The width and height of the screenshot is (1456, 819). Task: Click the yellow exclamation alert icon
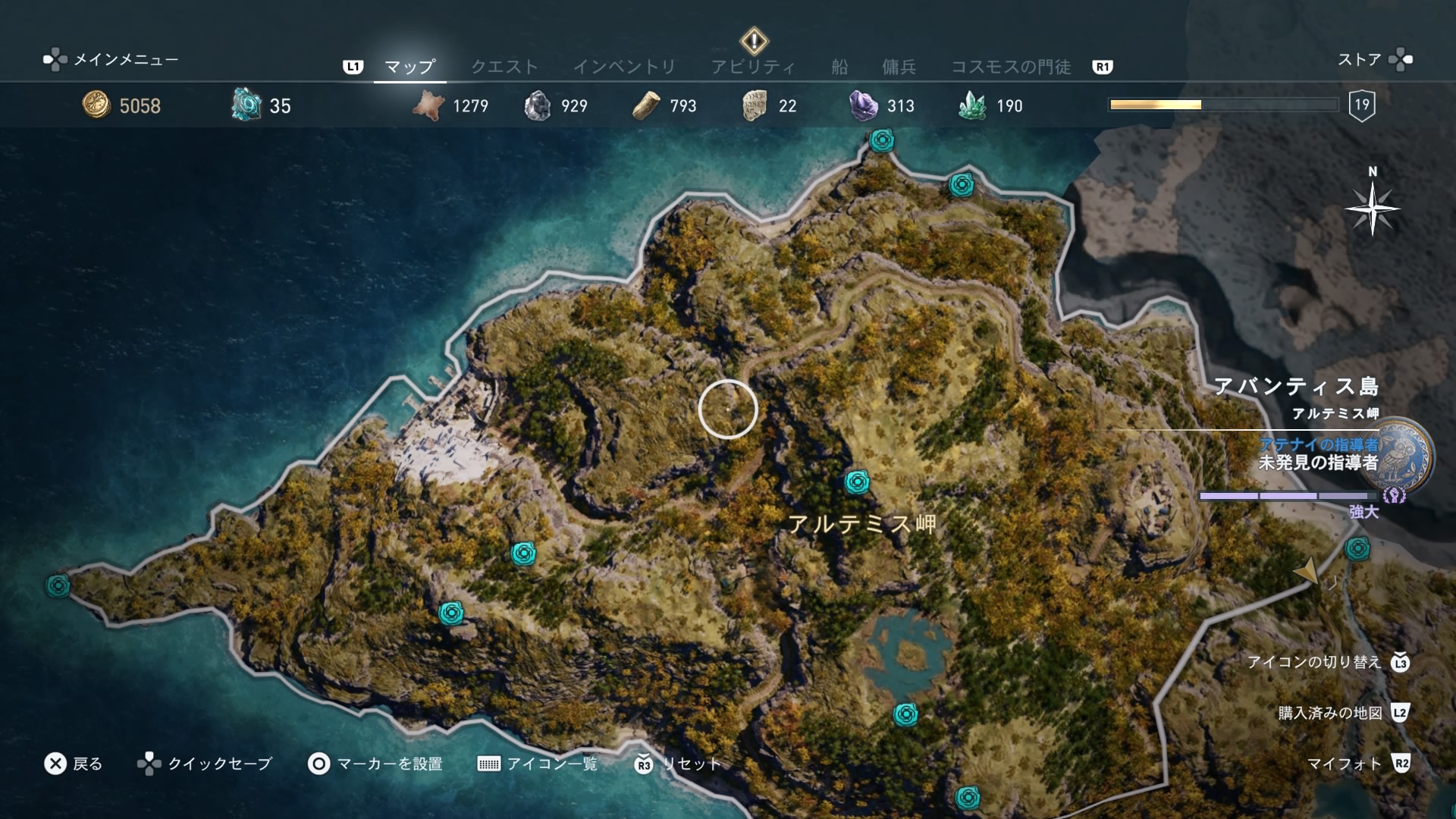tap(754, 40)
